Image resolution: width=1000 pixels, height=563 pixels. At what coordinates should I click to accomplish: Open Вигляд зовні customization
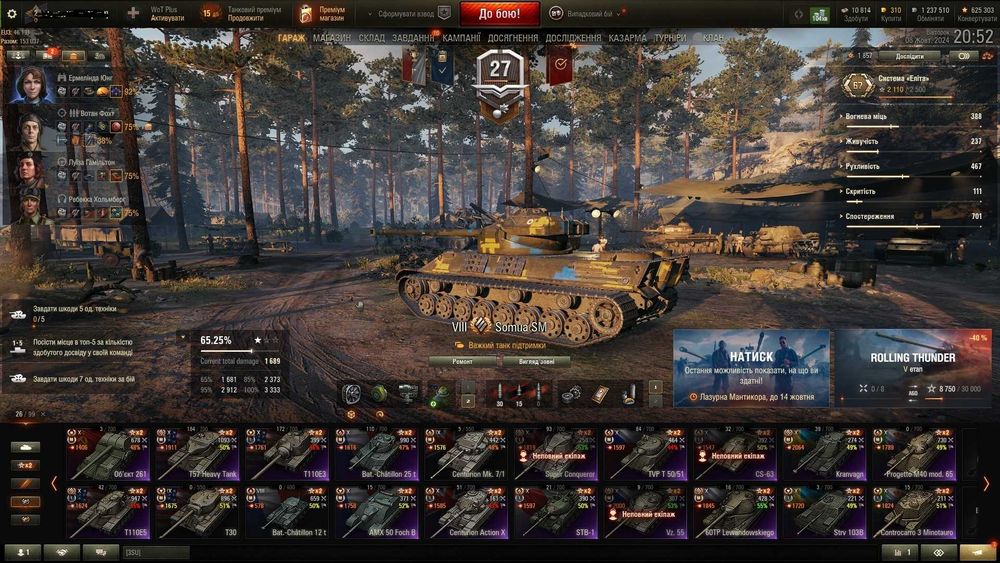click(543, 361)
